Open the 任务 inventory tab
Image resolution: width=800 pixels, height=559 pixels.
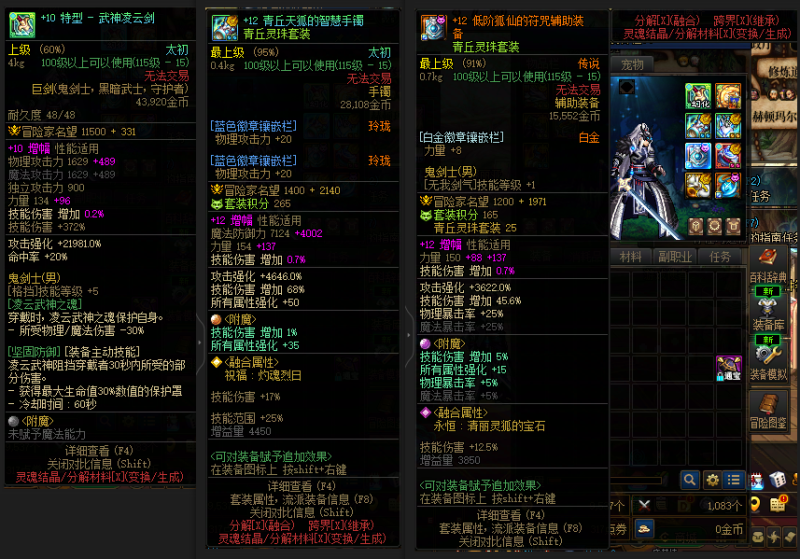tap(720, 257)
